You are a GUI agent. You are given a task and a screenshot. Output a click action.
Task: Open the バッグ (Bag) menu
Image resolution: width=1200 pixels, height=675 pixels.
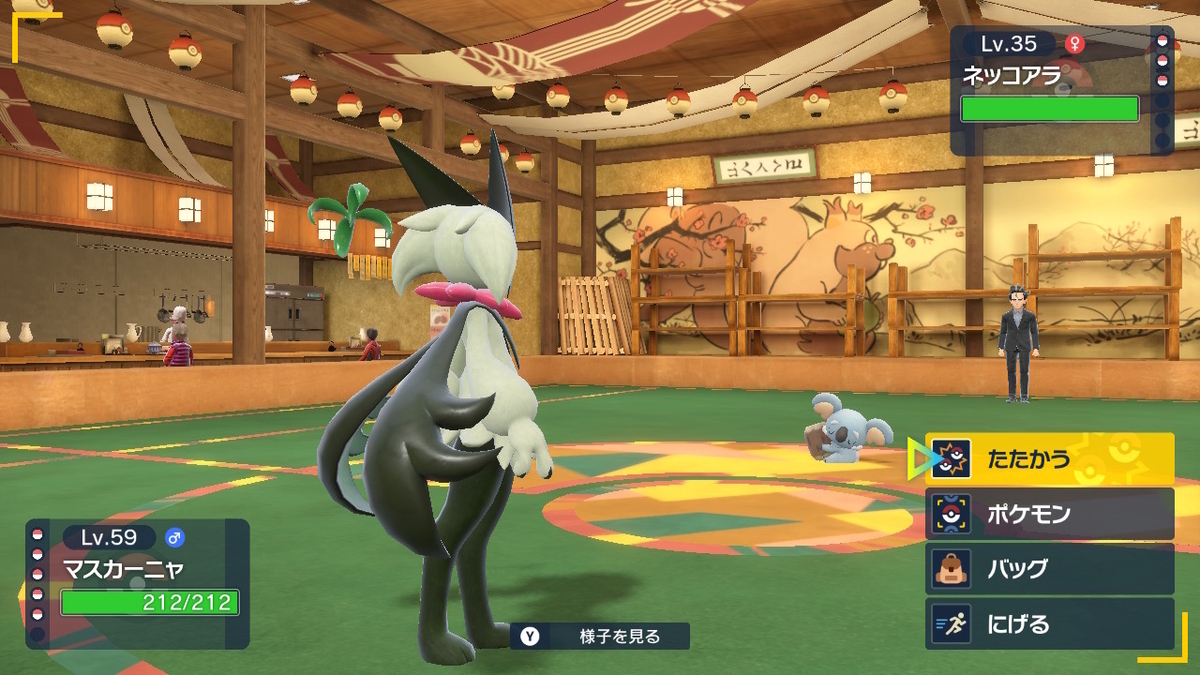(1048, 569)
